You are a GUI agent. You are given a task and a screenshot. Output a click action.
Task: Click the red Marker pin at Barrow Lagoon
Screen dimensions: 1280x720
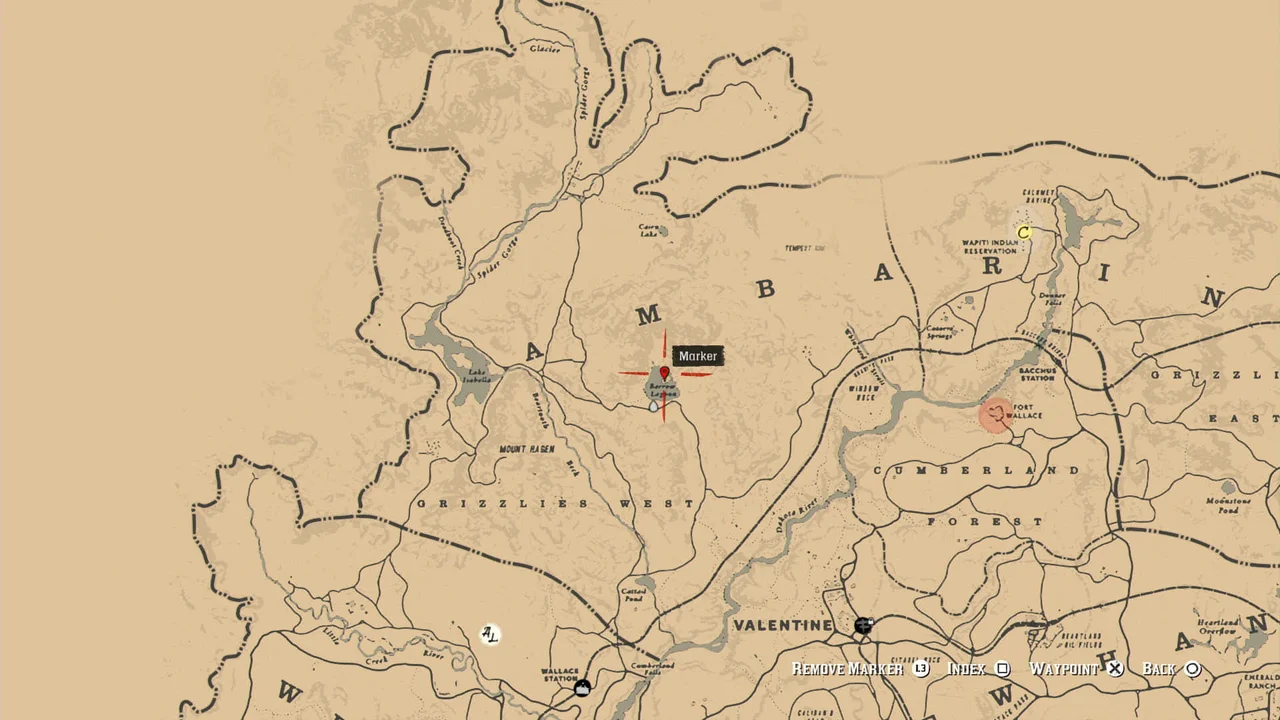click(664, 373)
